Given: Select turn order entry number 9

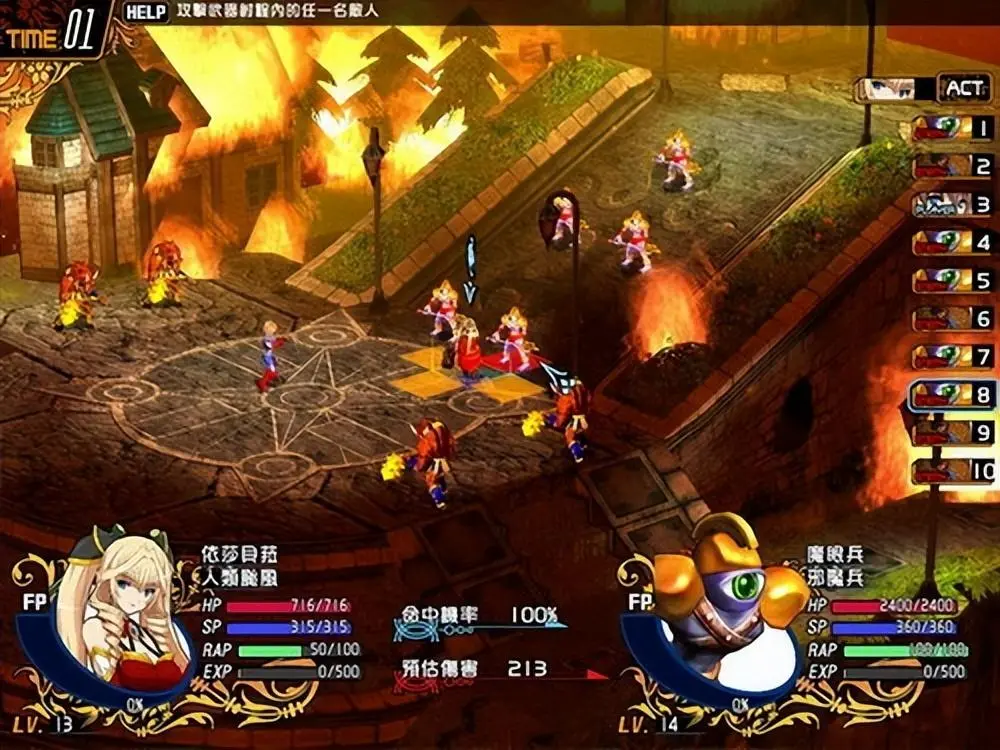Looking at the screenshot, I should click(953, 432).
